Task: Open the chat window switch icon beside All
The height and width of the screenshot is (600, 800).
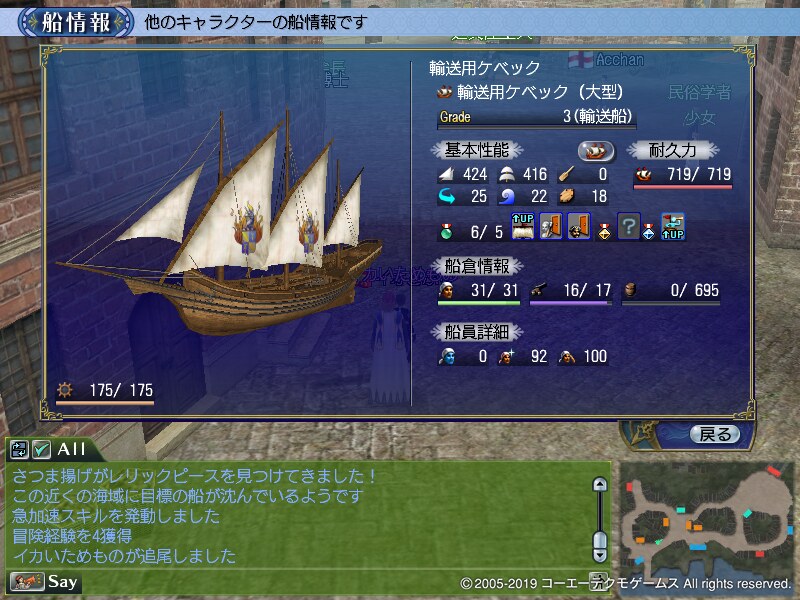Action: (x=20, y=450)
